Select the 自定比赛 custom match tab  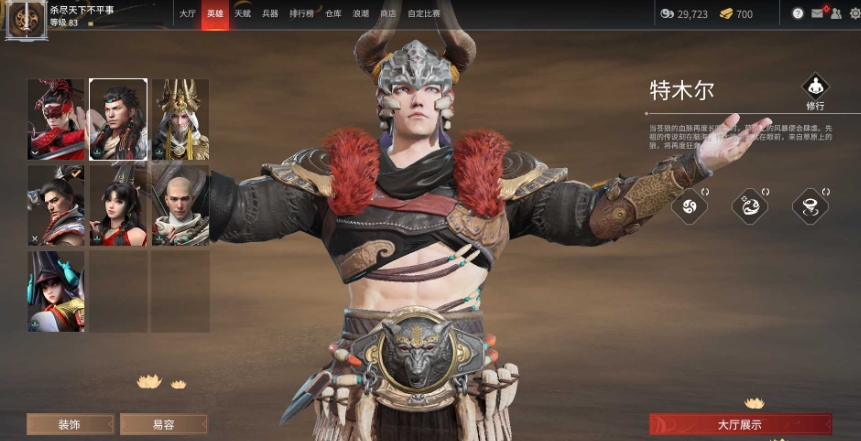[425, 14]
